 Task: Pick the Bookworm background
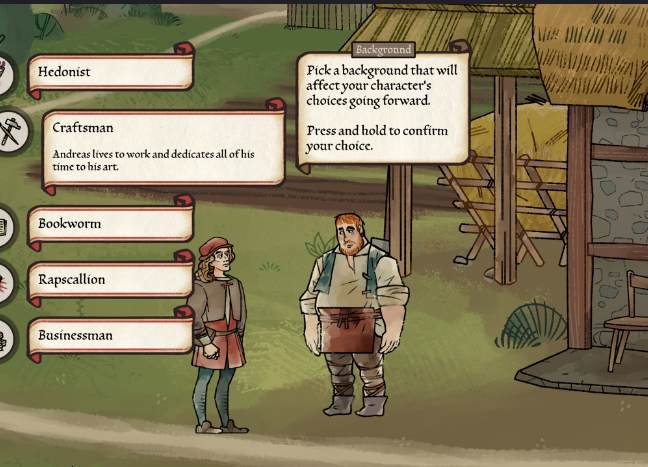pos(110,224)
